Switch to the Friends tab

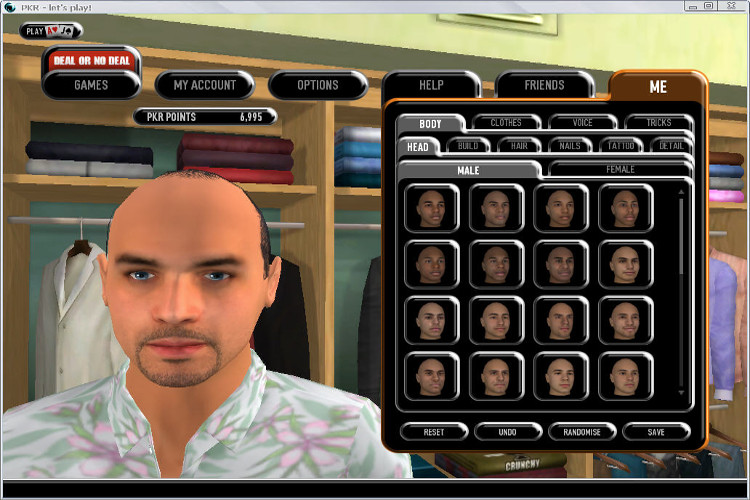(544, 86)
